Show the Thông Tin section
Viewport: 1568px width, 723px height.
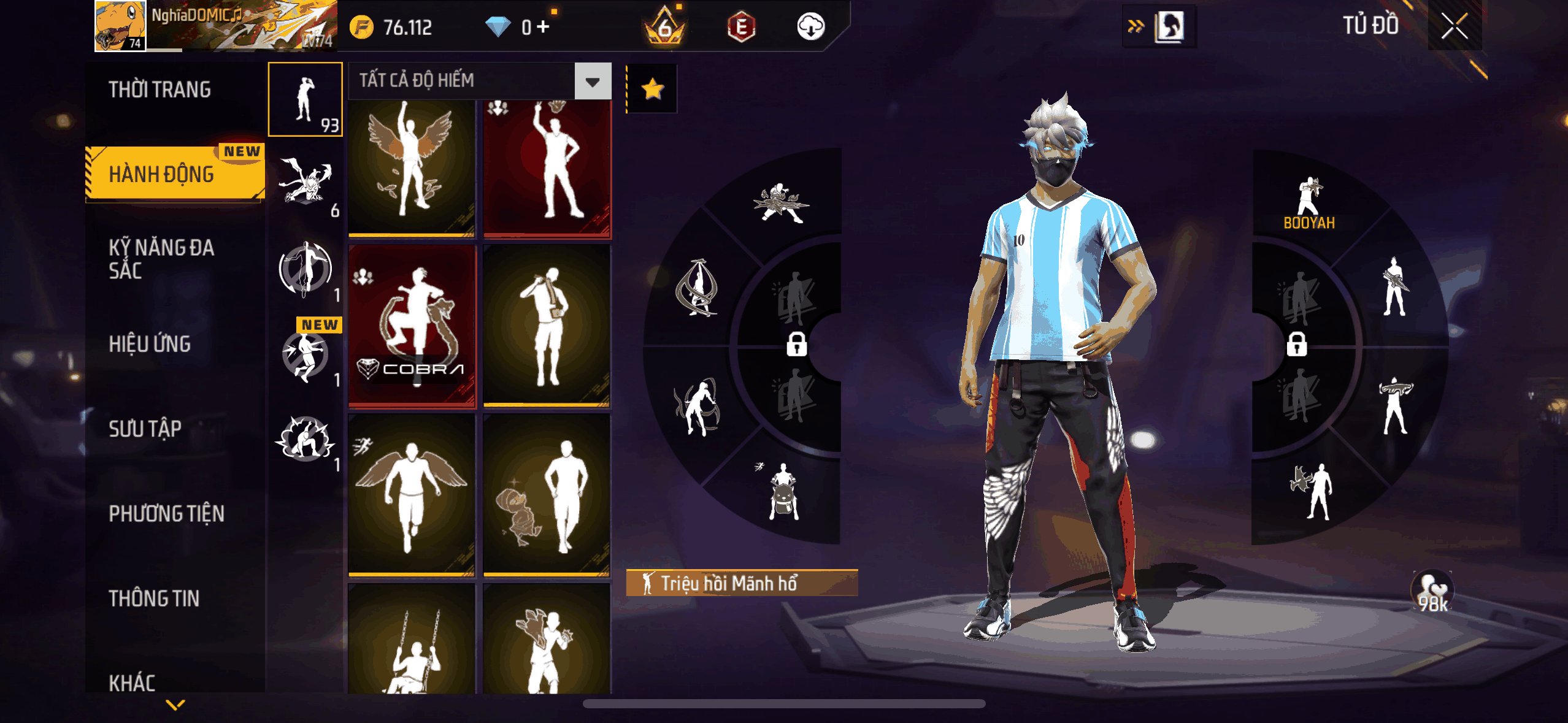click(x=154, y=598)
